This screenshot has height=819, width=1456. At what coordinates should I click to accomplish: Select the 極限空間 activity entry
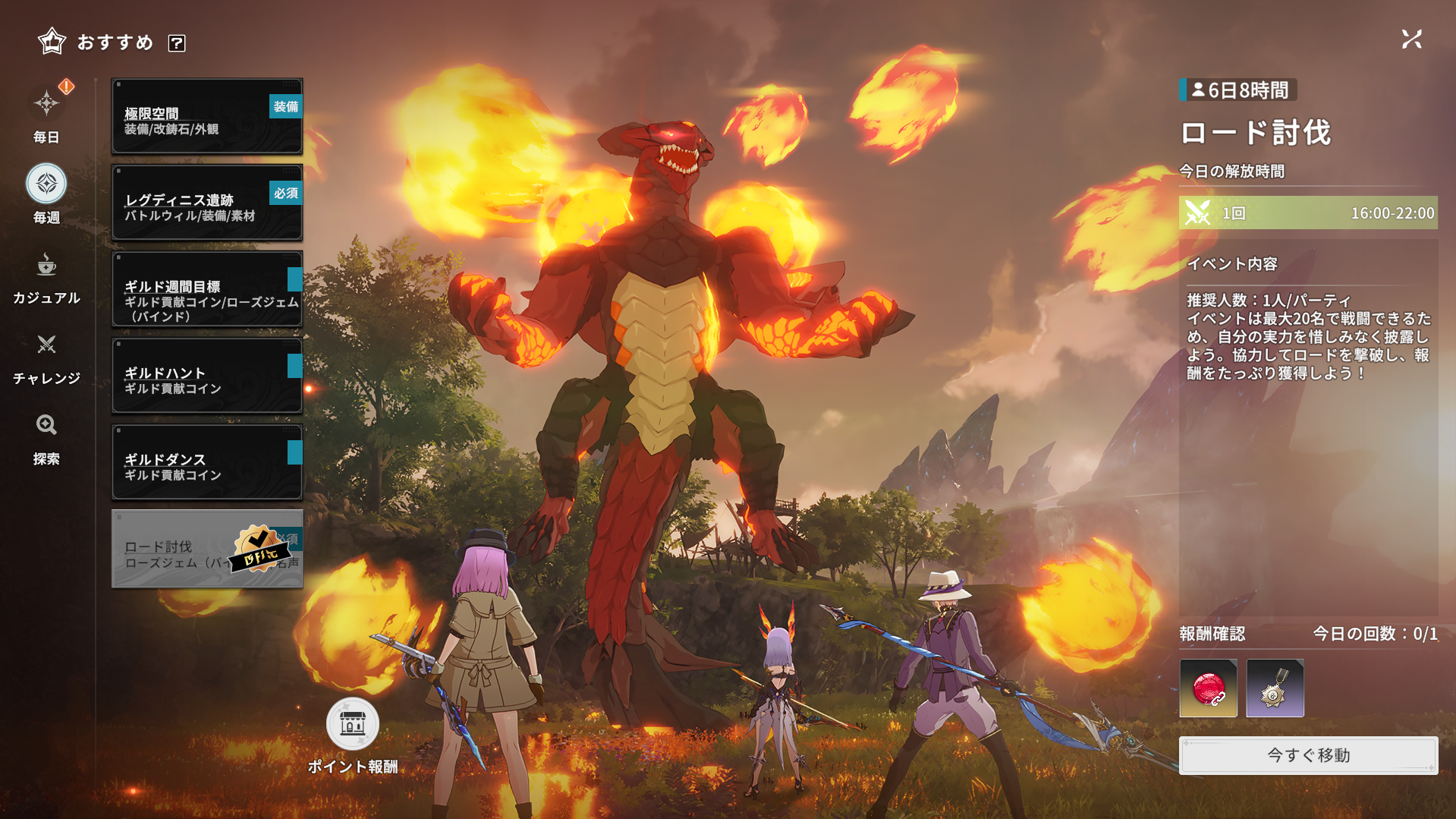point(206,116)
